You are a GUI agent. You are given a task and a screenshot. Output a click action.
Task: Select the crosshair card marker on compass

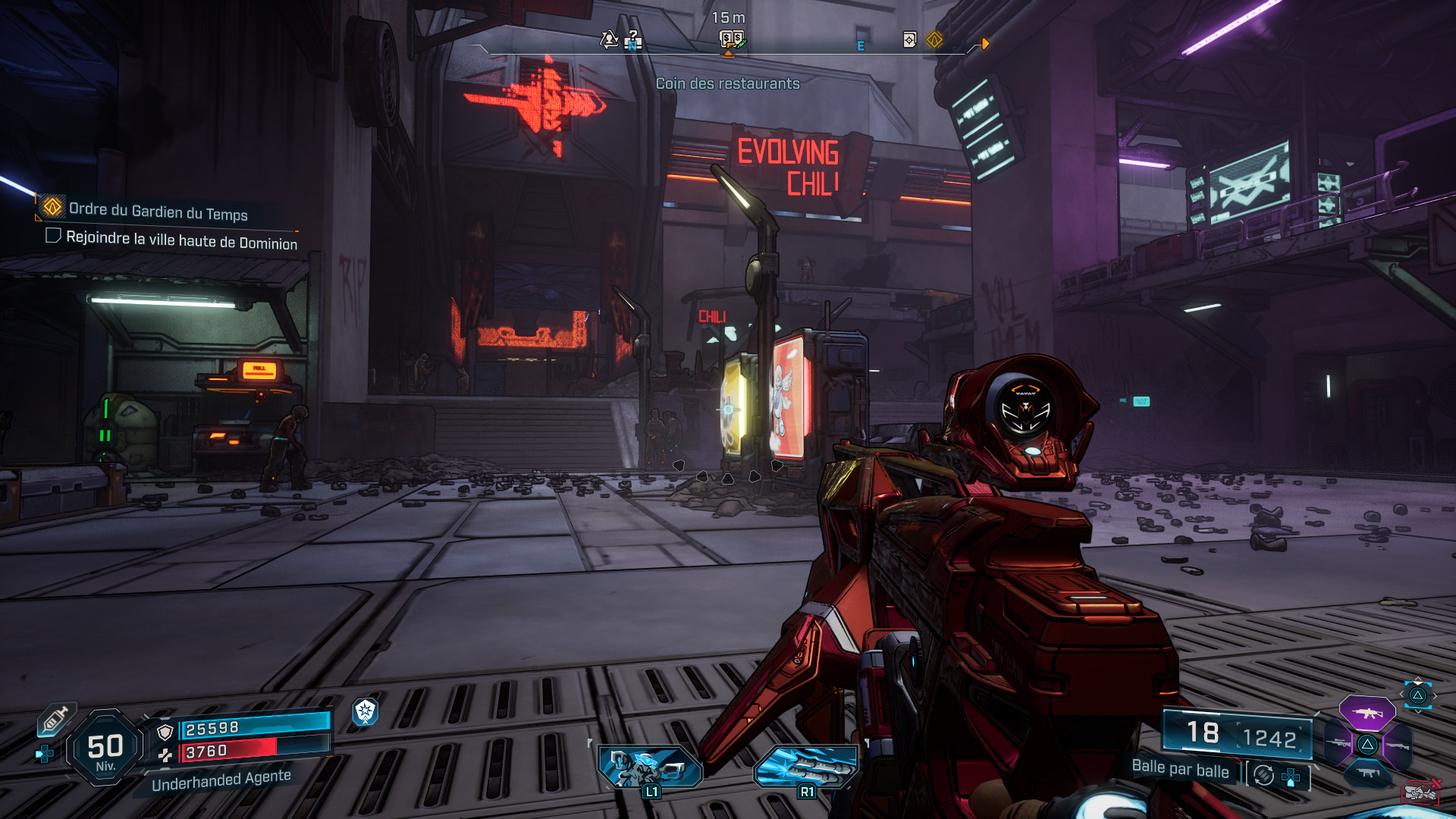[910, 39]
